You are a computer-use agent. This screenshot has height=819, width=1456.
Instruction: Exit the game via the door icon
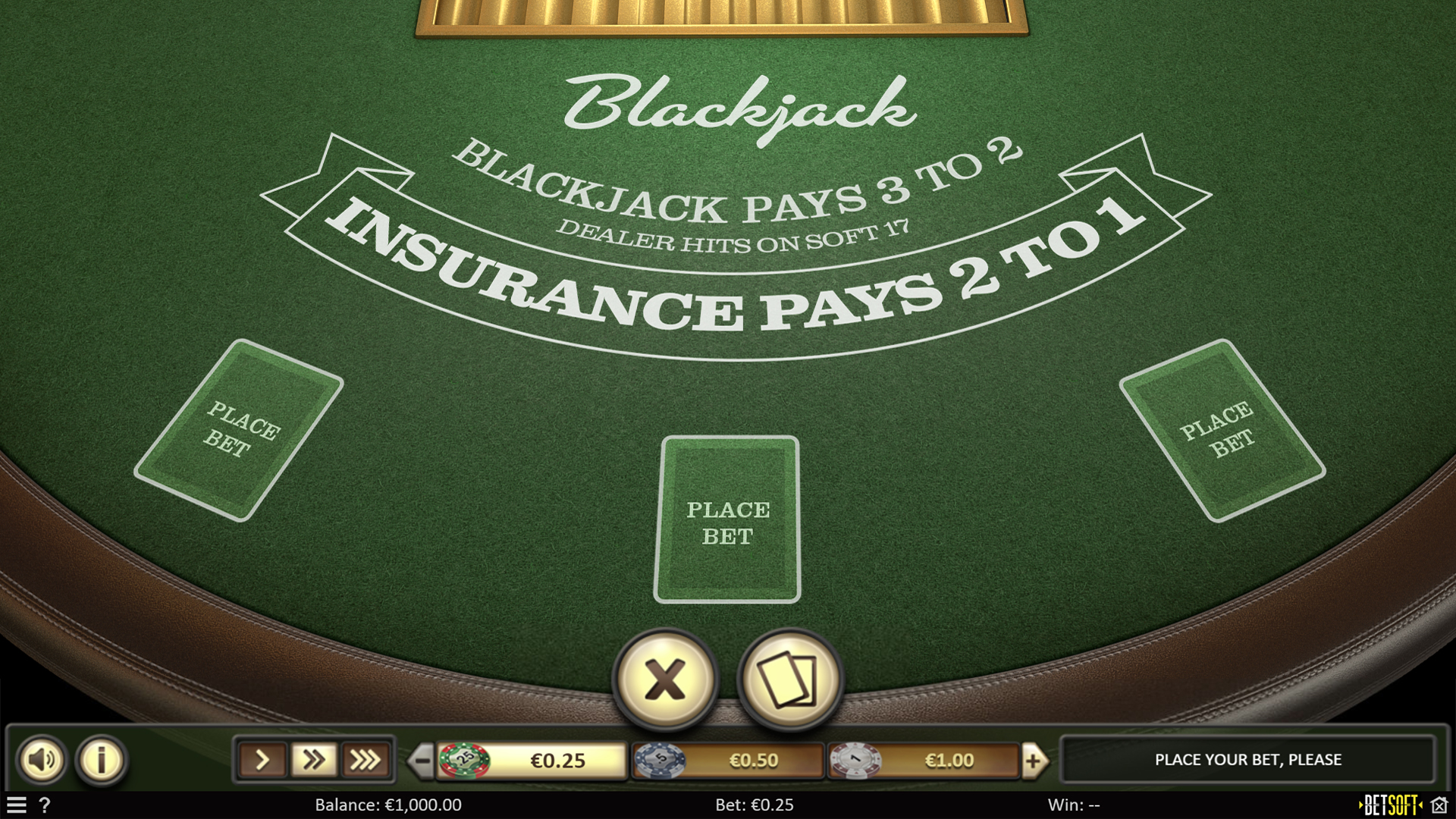click(1439, 805)
